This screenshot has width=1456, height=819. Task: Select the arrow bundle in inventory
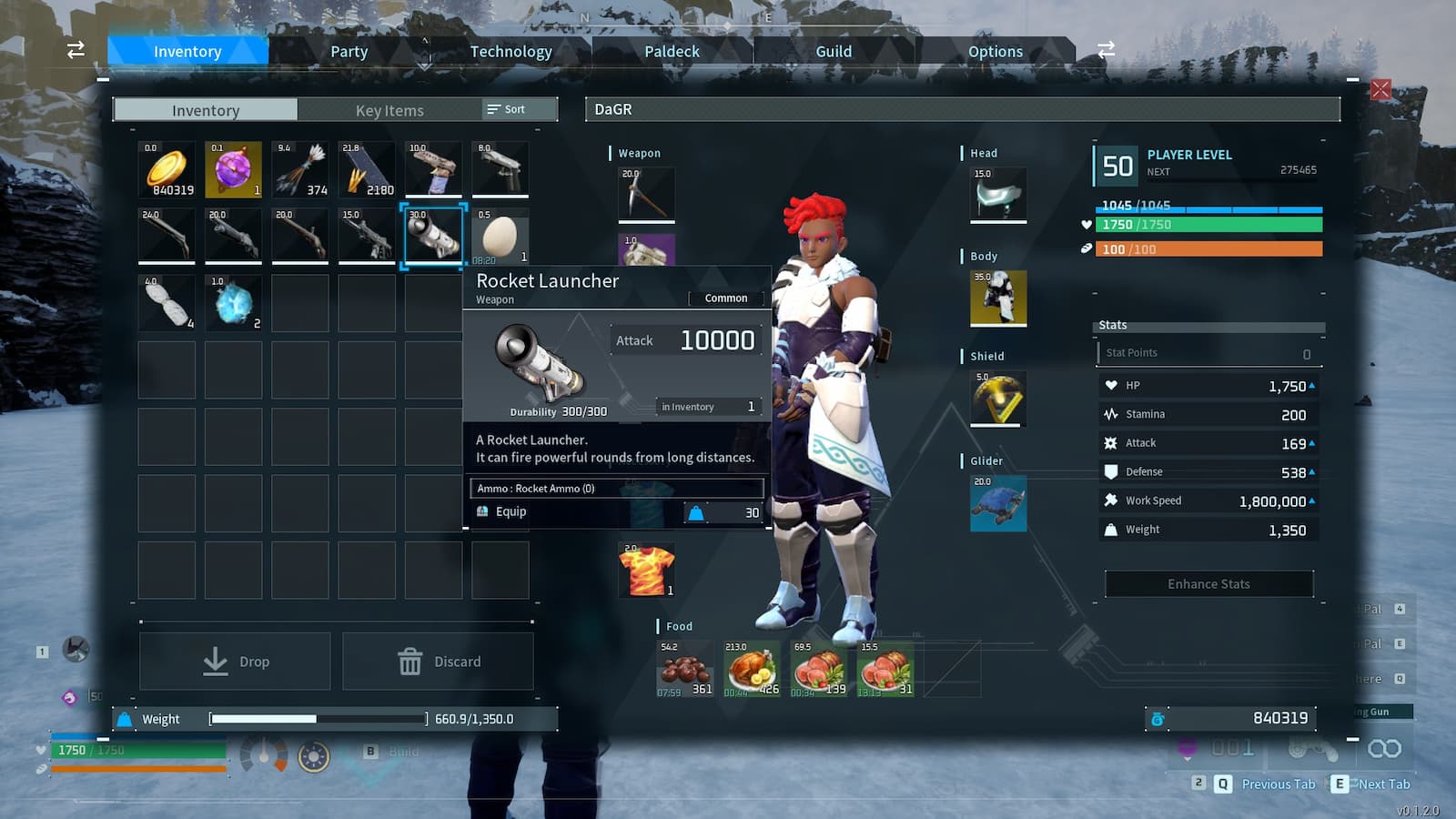[x=299, y=169]
